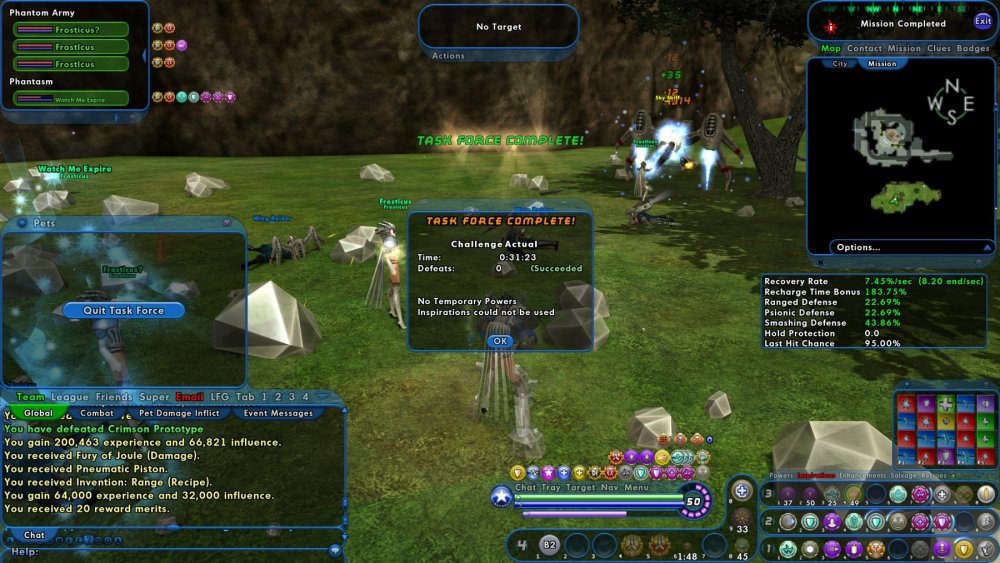Switch to the Contact tab
Image resolution: width=1000 pixels, height=563 pixels.
865,48
